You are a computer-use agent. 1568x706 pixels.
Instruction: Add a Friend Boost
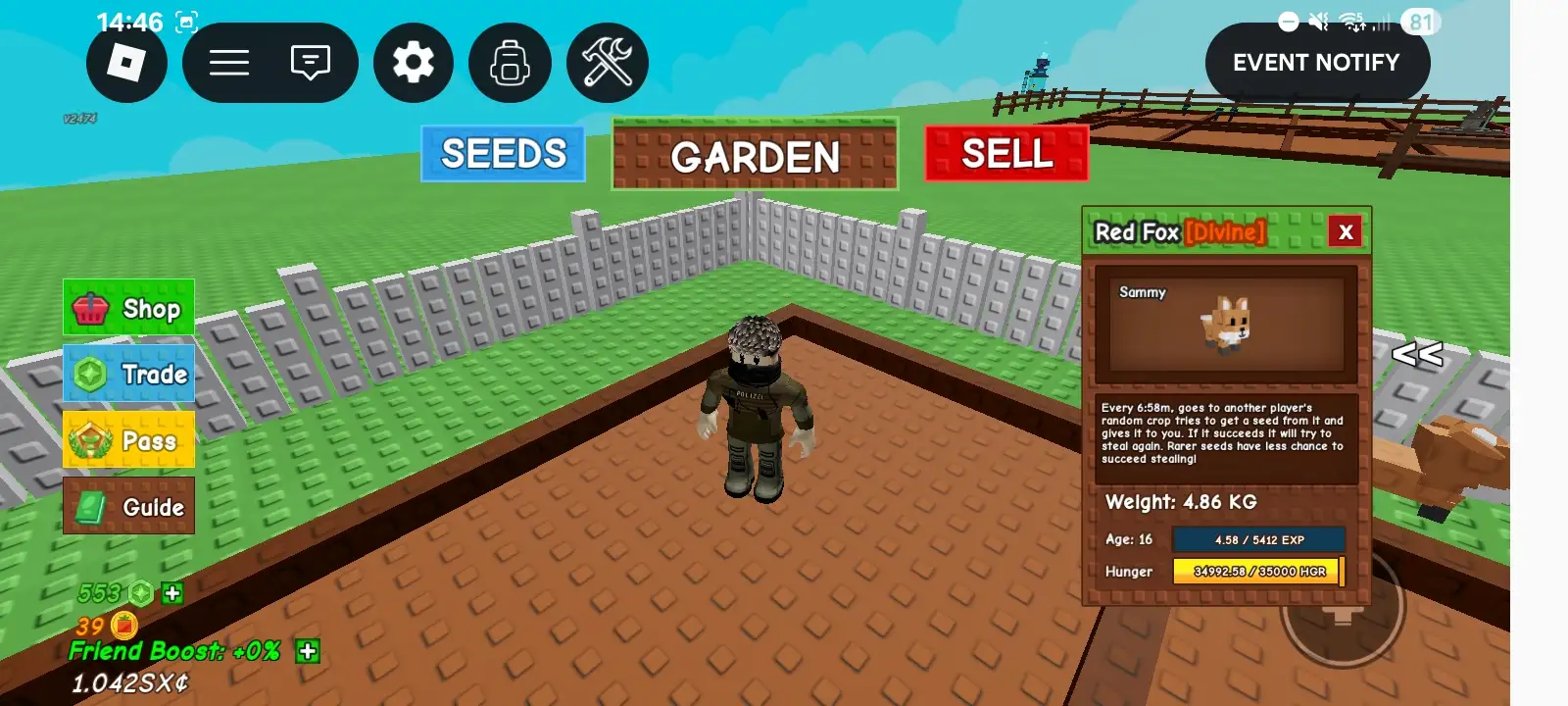tap(308, 651)
